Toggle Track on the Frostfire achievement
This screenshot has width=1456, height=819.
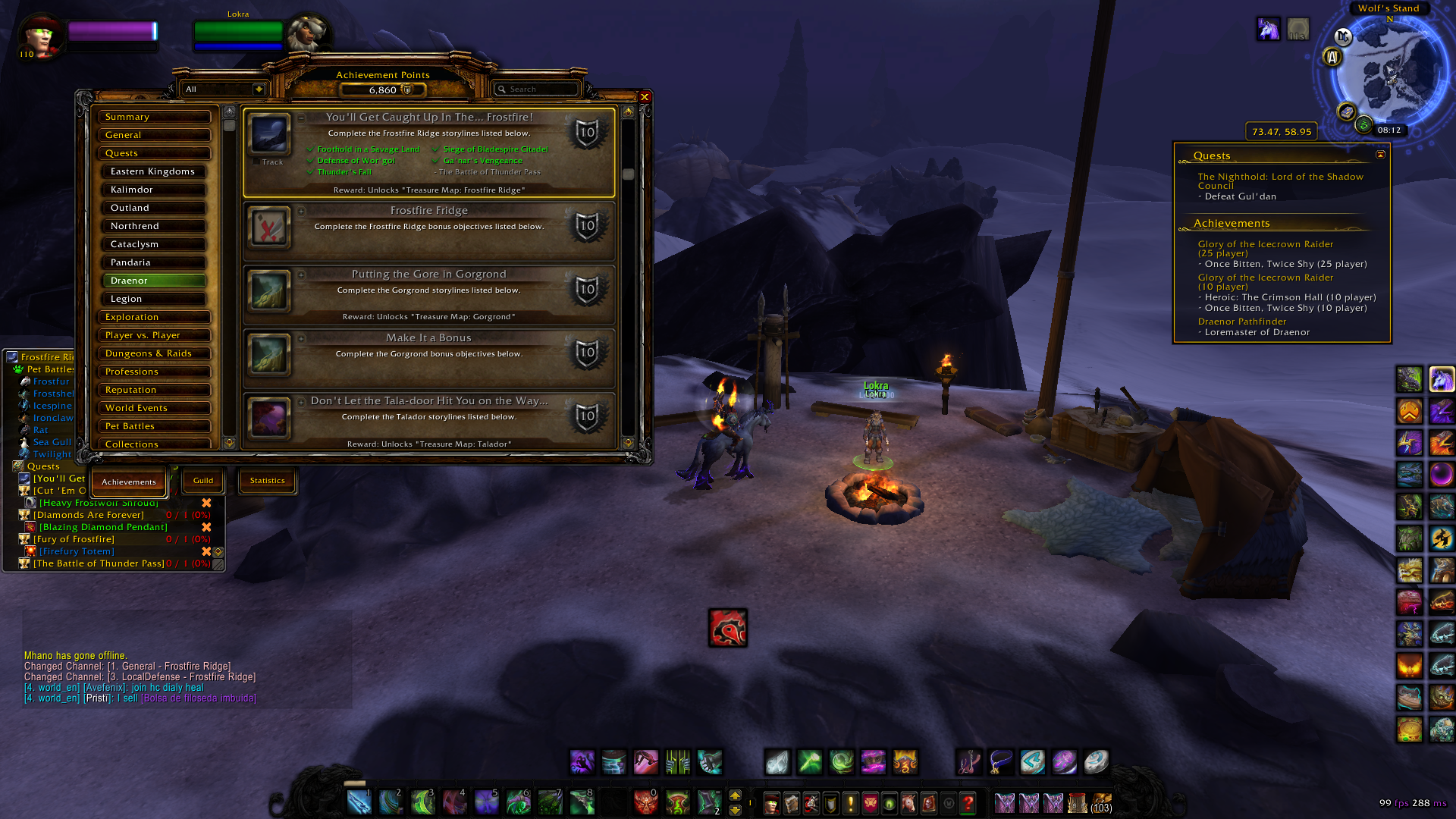(x=256, y=162)
